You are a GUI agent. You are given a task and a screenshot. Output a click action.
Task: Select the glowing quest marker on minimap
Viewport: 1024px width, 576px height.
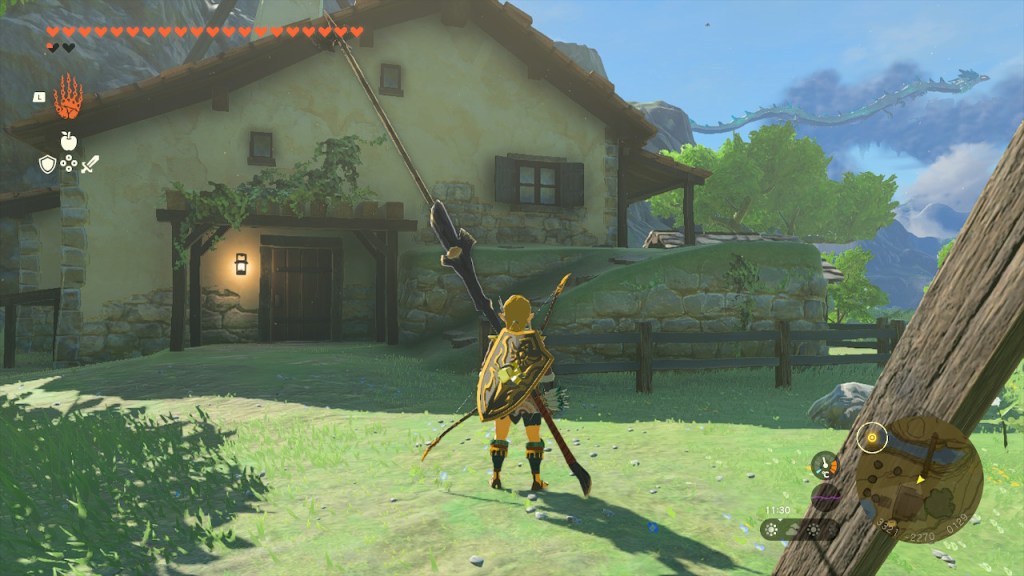point(873,437)
